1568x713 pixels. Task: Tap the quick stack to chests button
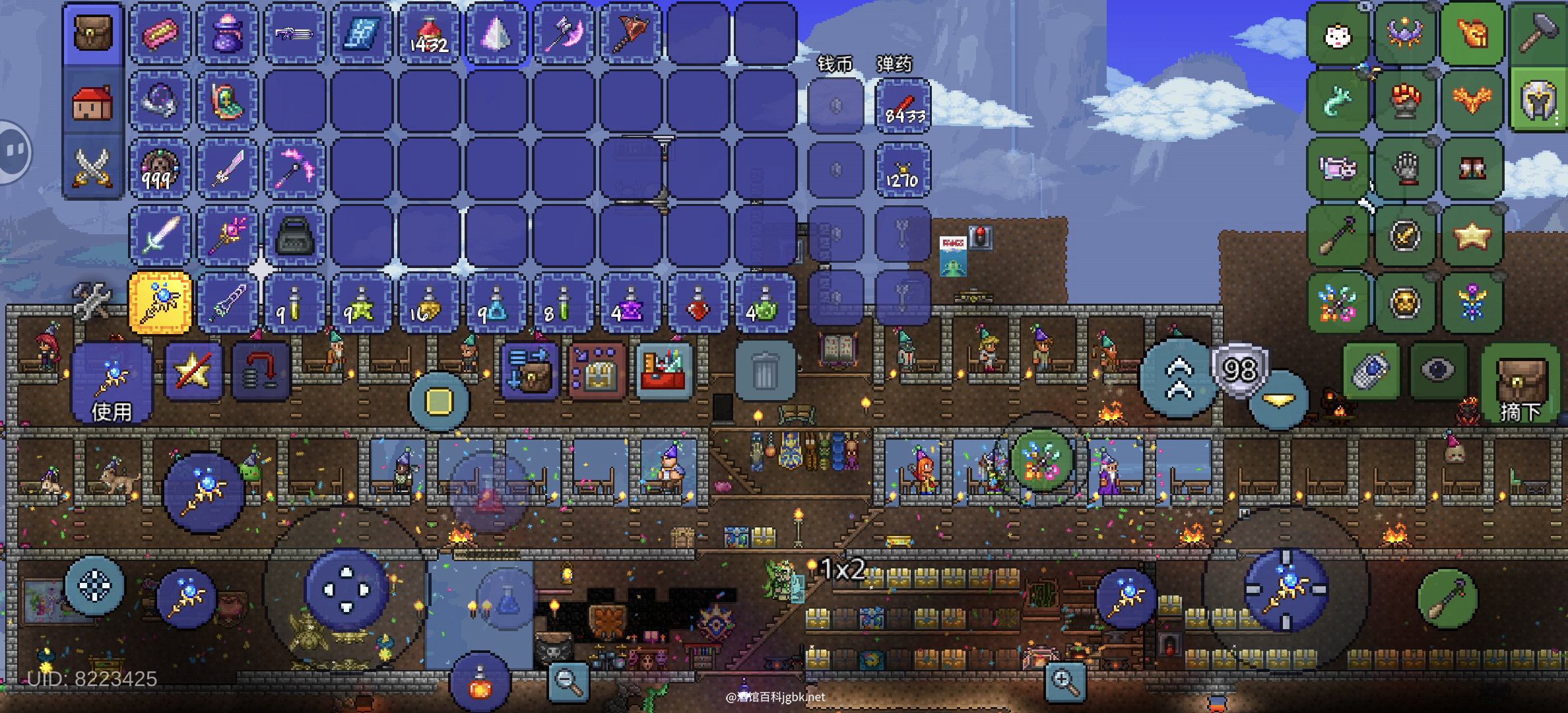(x=596, y=372)
